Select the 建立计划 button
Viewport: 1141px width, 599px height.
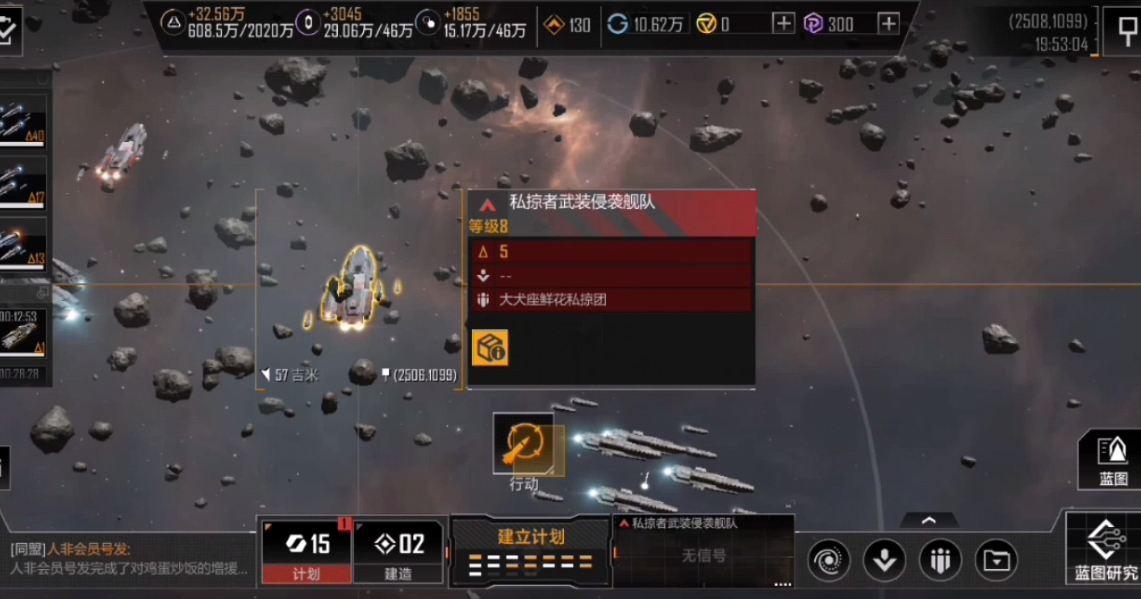point(530,550)
